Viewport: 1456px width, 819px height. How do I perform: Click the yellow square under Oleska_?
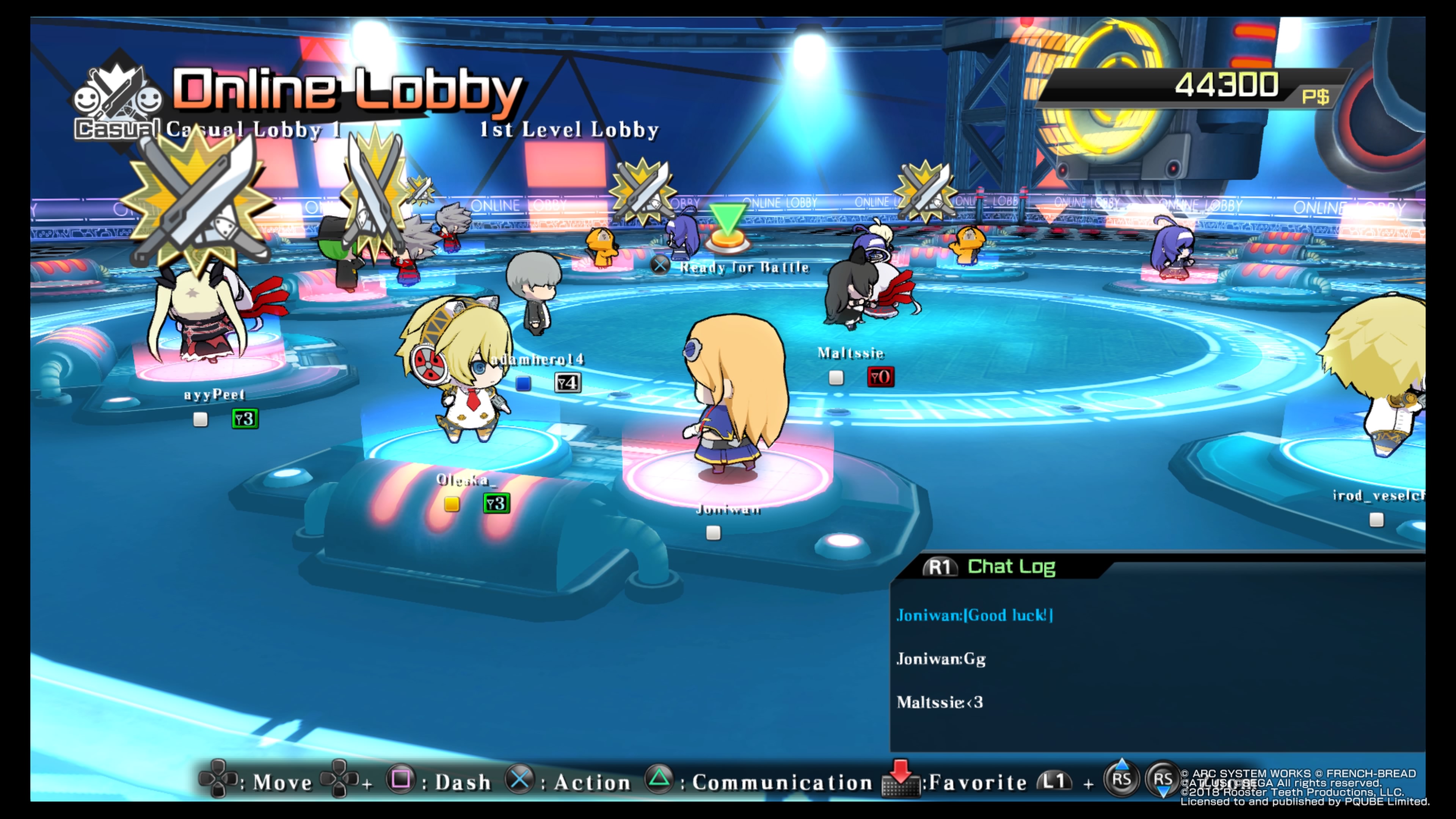[452, 504]
